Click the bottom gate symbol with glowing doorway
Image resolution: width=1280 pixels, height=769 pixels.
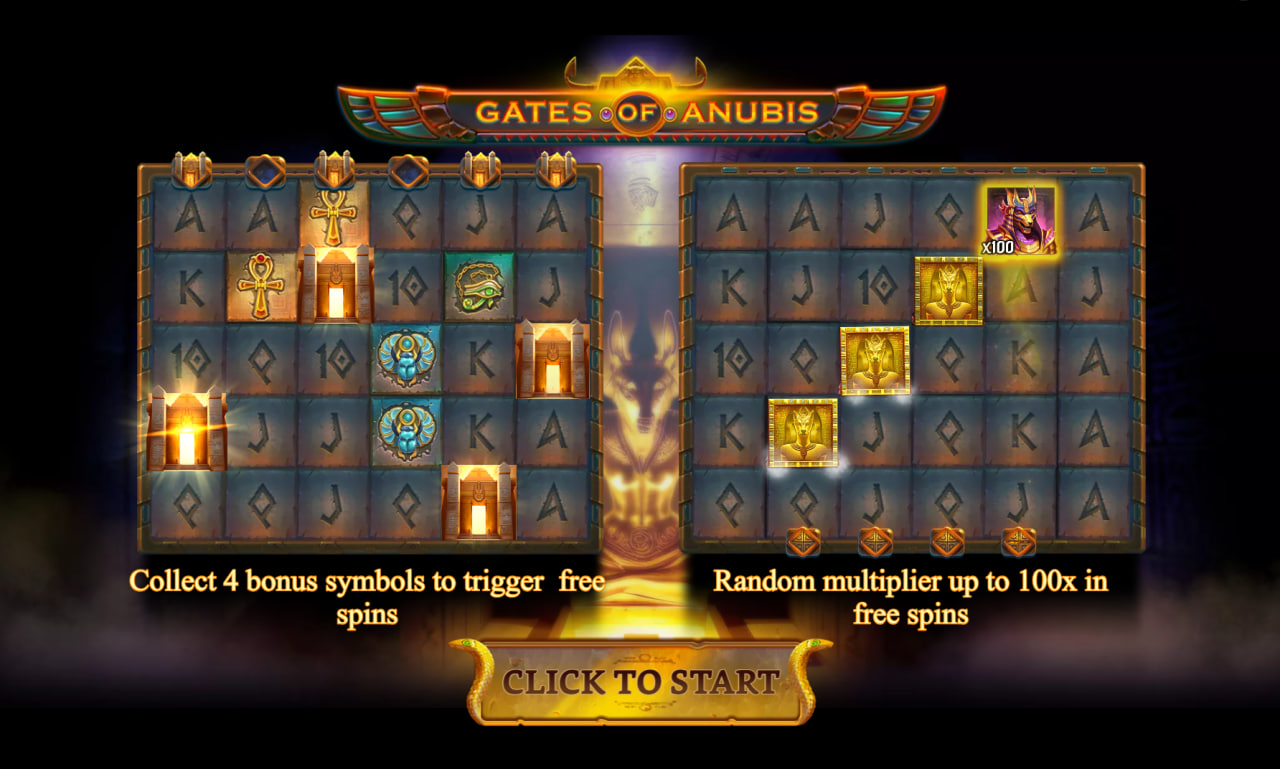tap(476, 500)
